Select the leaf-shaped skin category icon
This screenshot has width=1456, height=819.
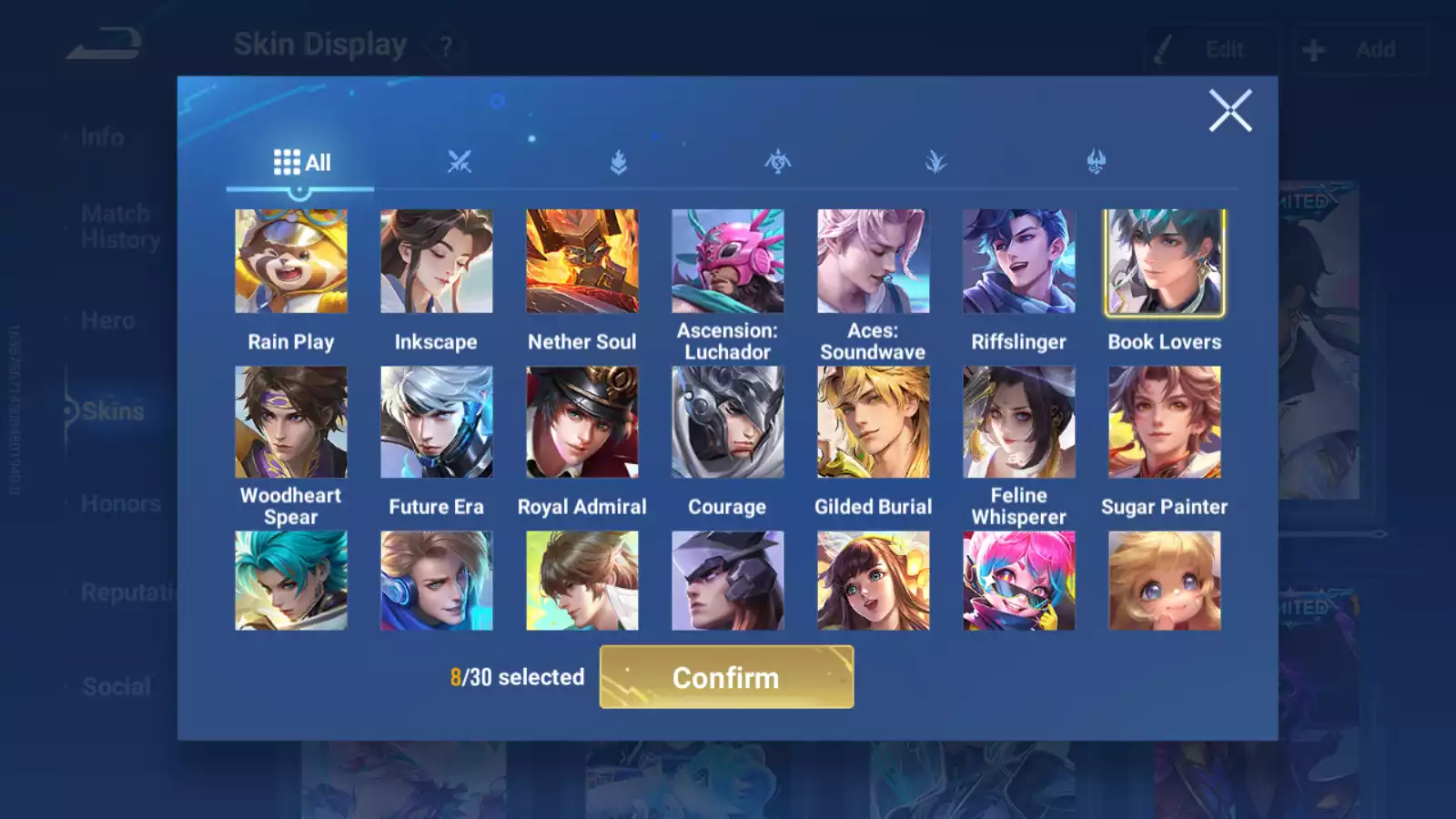[x=935, y=162]
